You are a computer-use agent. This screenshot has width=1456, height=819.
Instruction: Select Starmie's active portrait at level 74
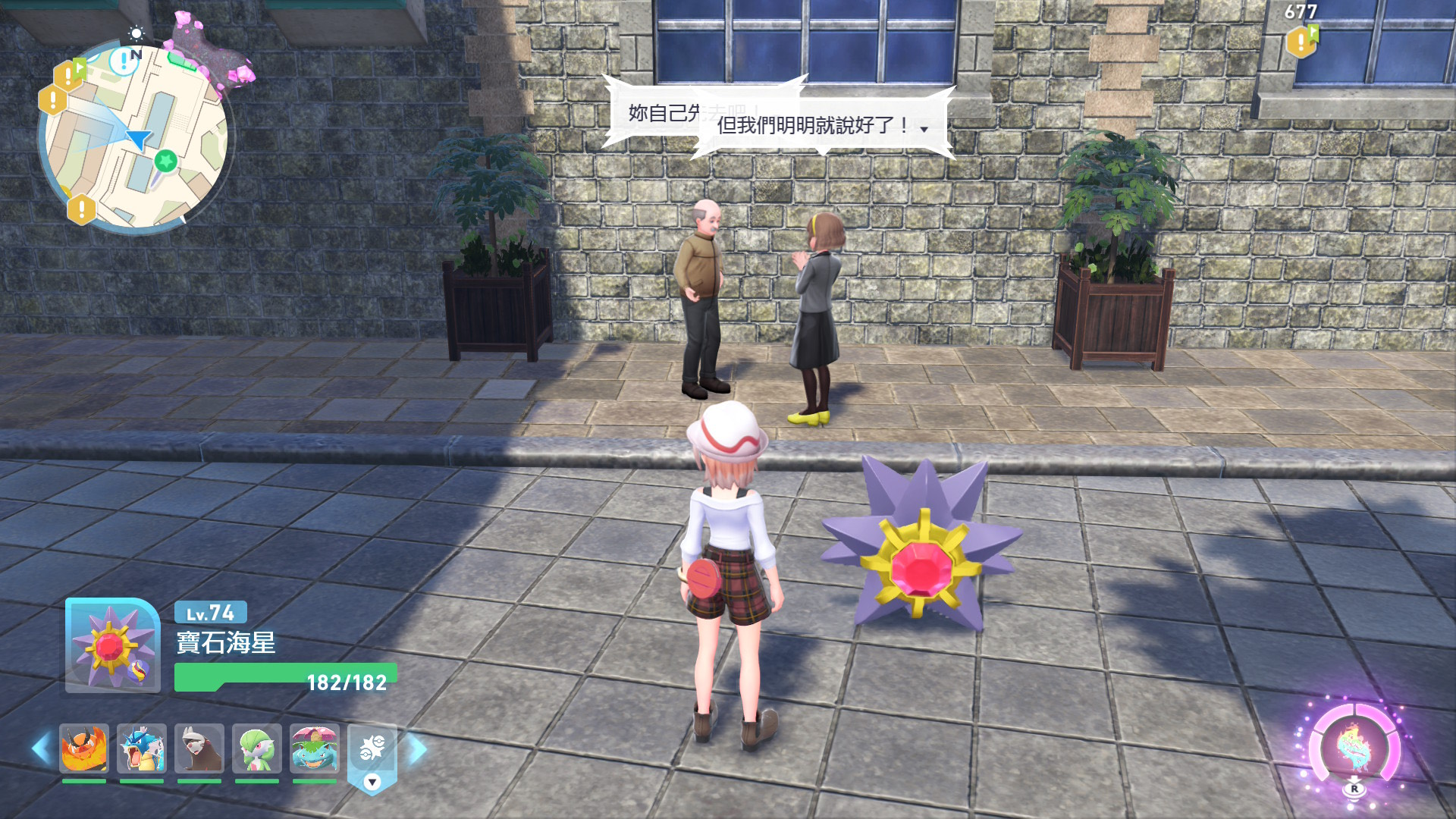pyautogui.click(x=112, y=646)
